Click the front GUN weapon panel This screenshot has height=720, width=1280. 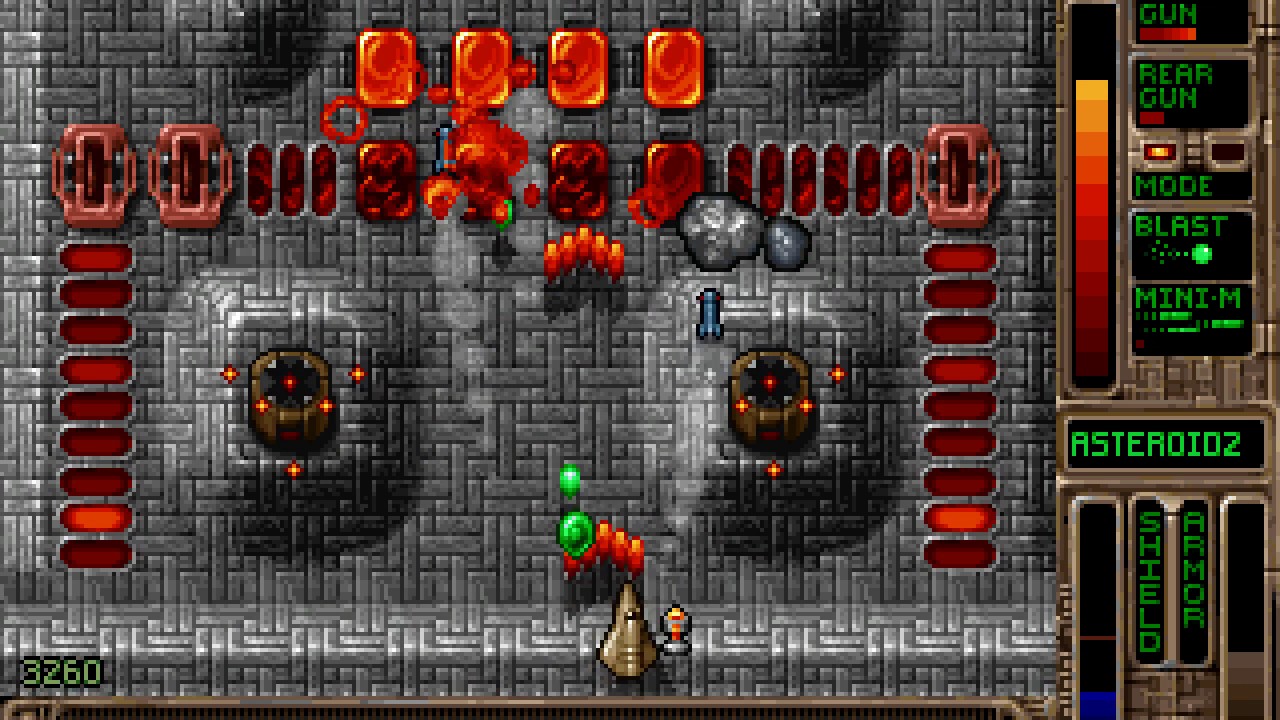pos(1190,22)
